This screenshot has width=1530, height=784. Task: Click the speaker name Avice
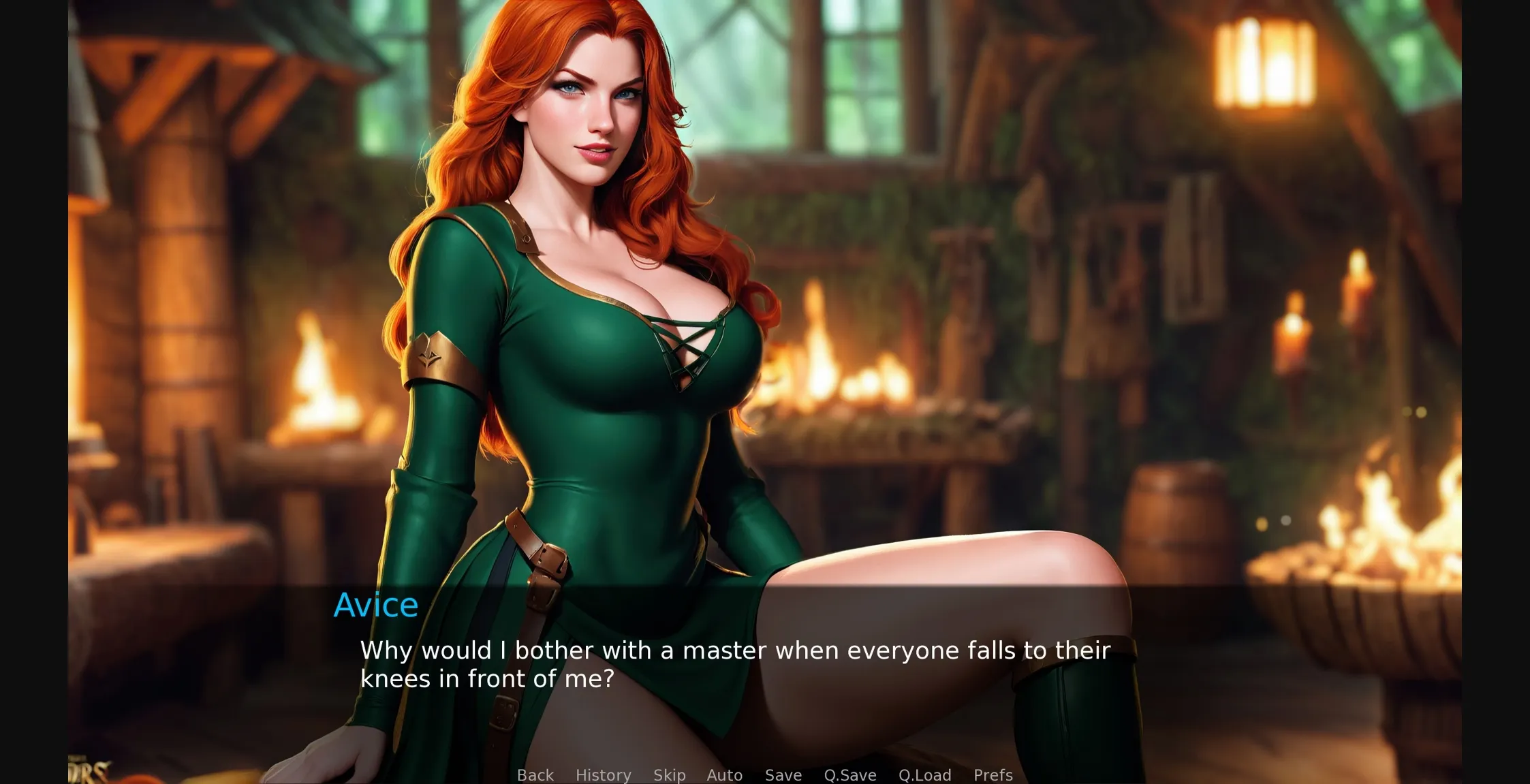[375, 604]
